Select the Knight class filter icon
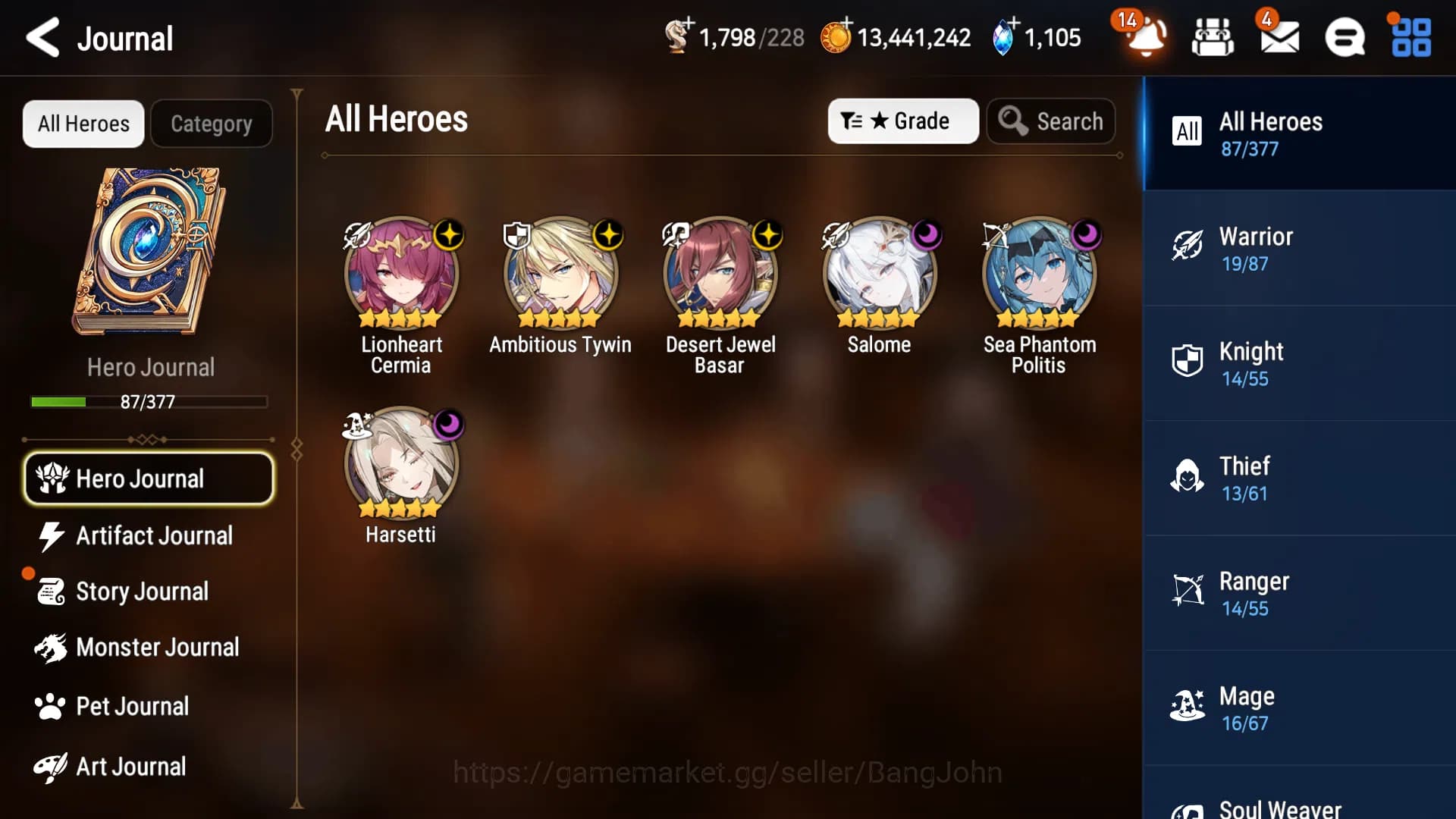The width and height of the screenshot is (1456, 819). [1188, 361]
